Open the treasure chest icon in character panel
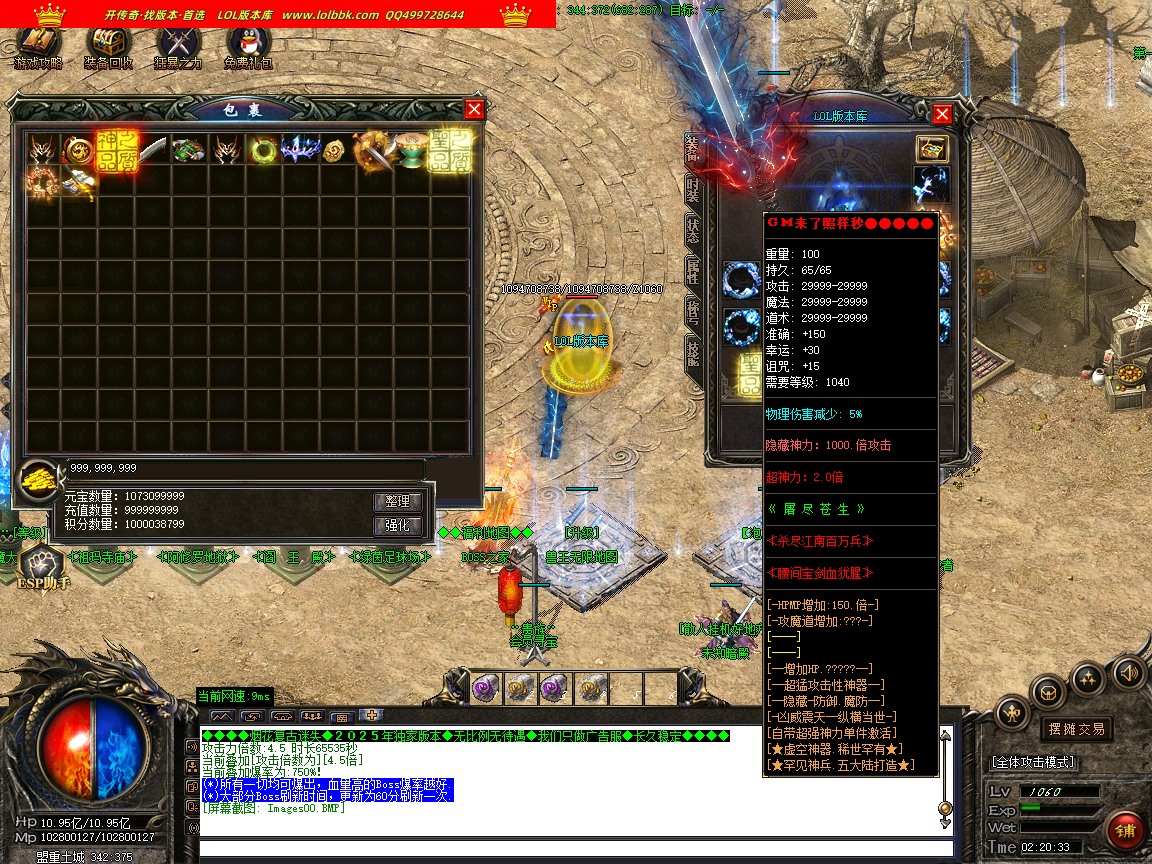This screenshot has width=1152, height=864. click(x=932, y=148)
